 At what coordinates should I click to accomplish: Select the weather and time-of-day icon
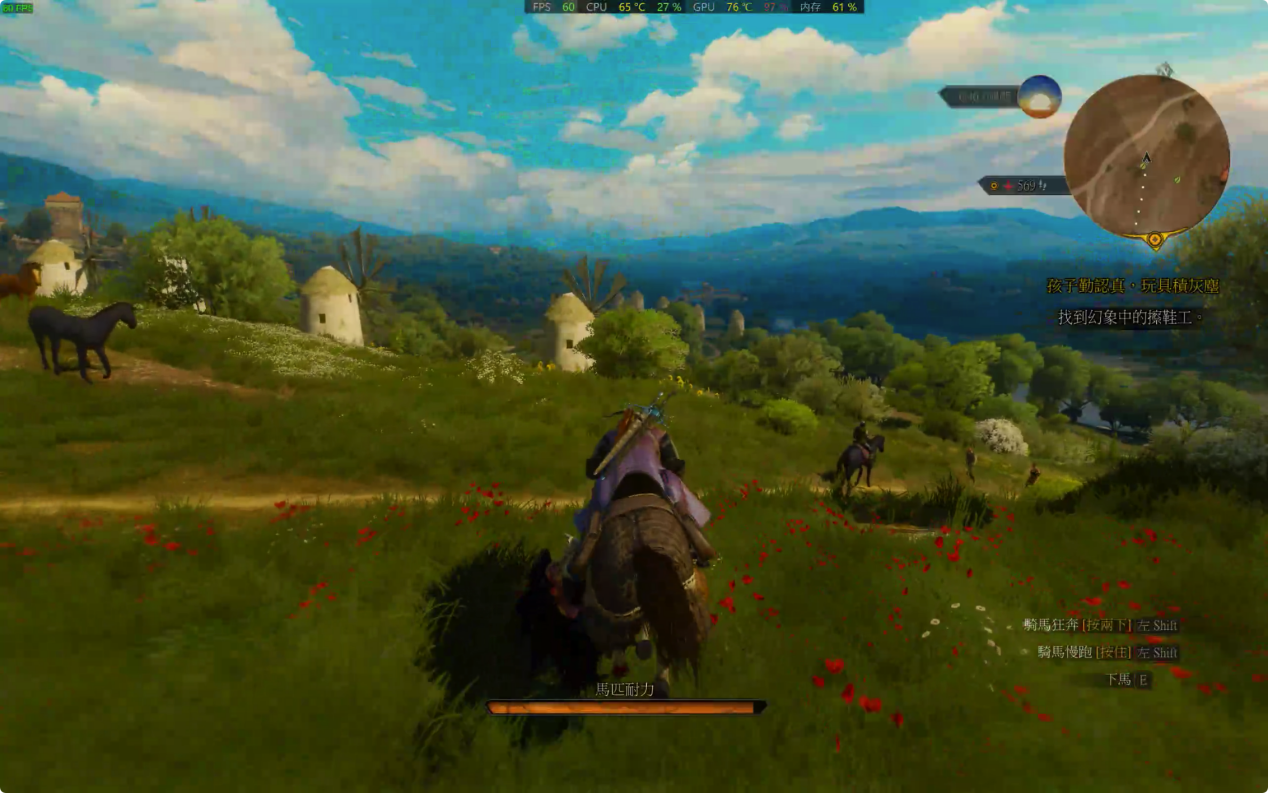[x=1039, y=96]
